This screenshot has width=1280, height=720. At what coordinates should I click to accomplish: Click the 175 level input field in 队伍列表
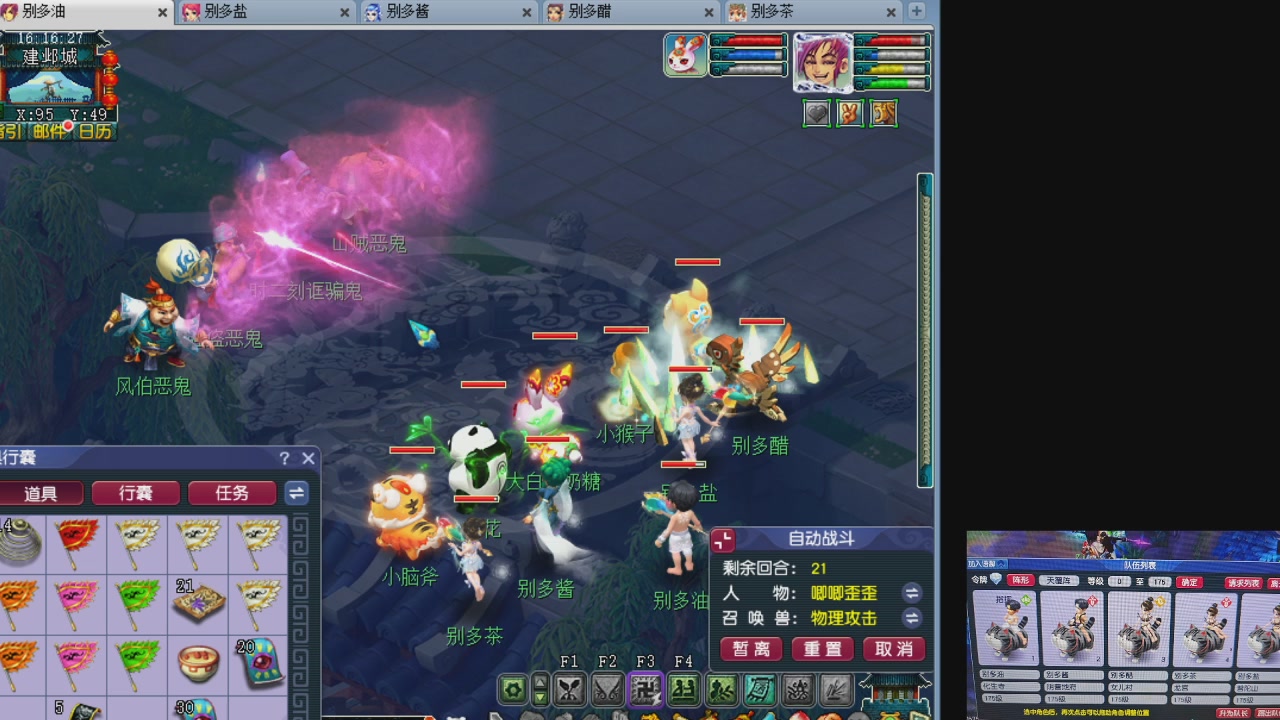1159,580
